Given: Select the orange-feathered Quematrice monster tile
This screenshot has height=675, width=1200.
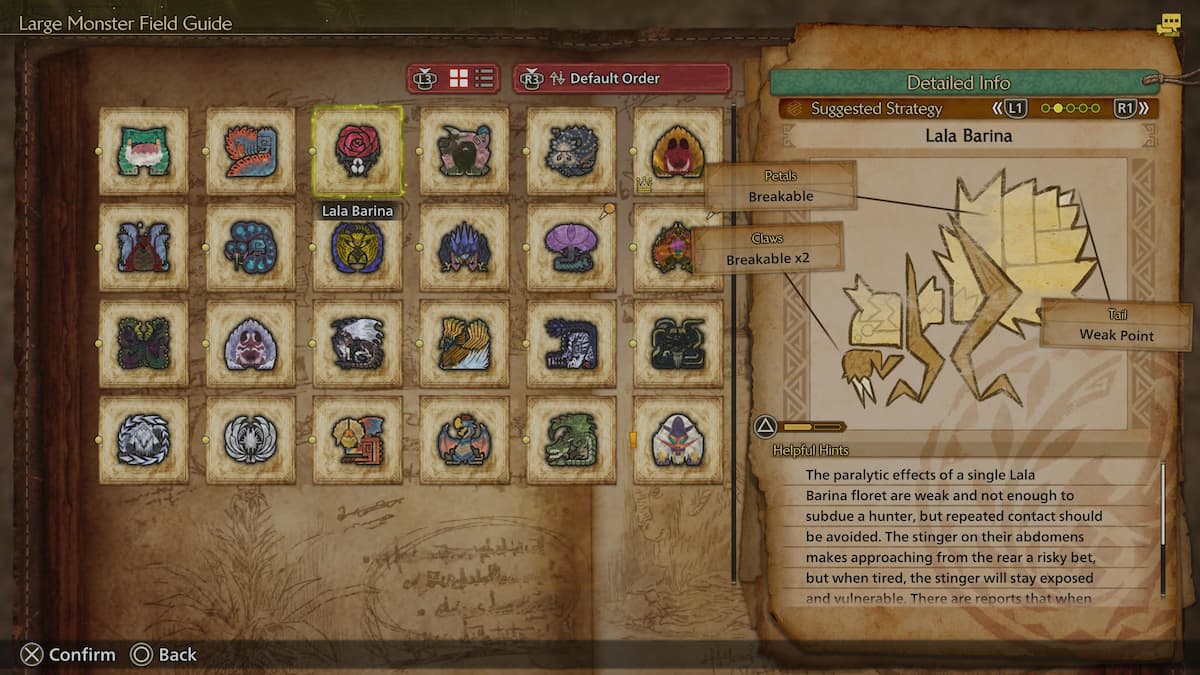Looking at the screenshot, I should click(250, 151).
